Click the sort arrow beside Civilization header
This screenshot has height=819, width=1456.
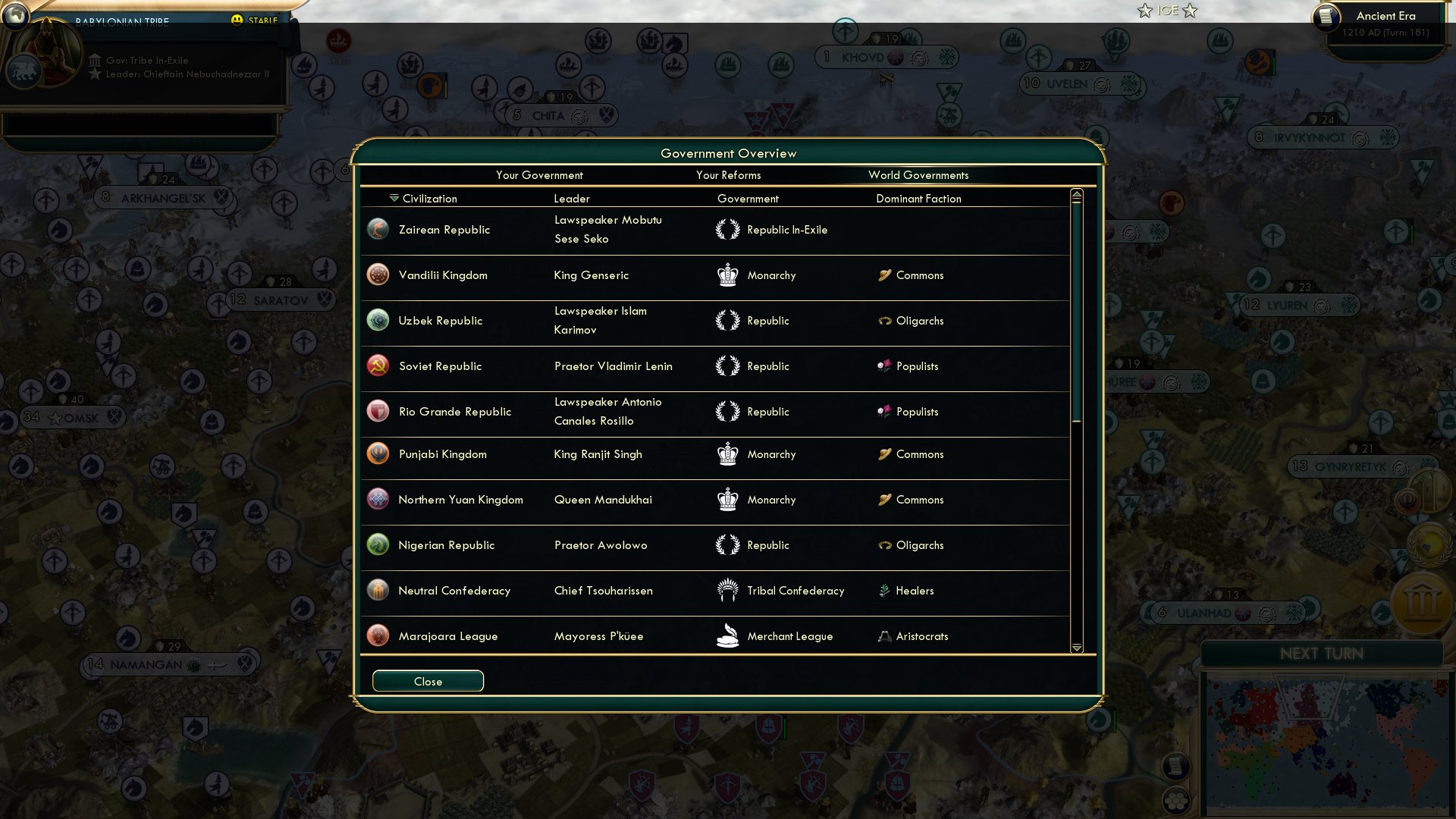pos(392,198)
